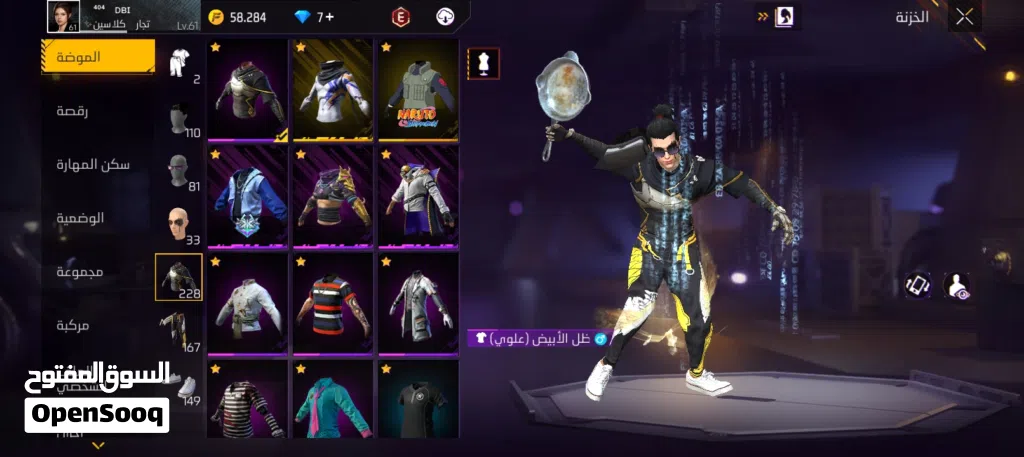The width and height of the screenshot is (1024, 457).
Task: Pick the teal jacket with pink tie
Action: (332, 400)
